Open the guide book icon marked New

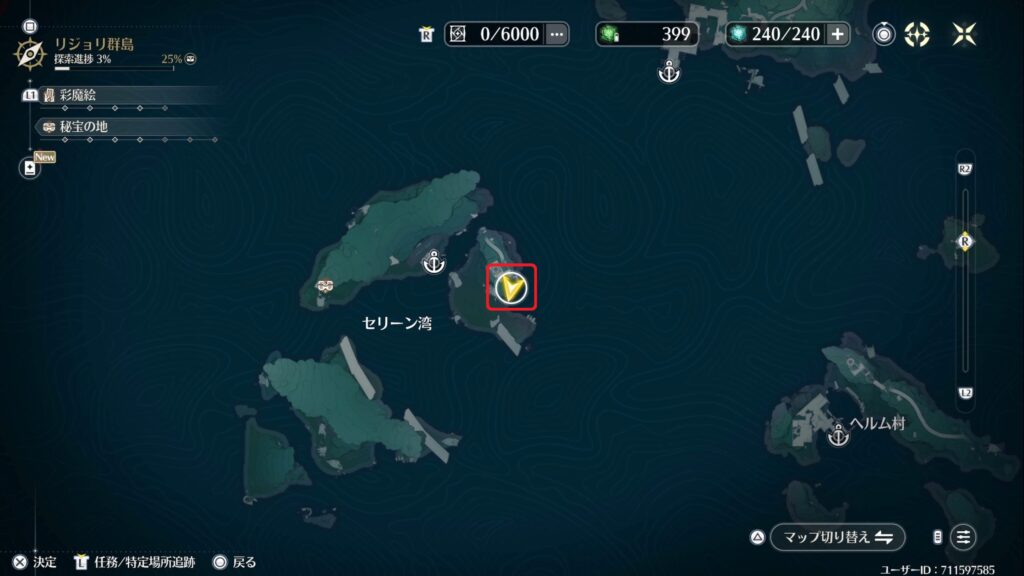pyautogui.click(x=29, y=168)
